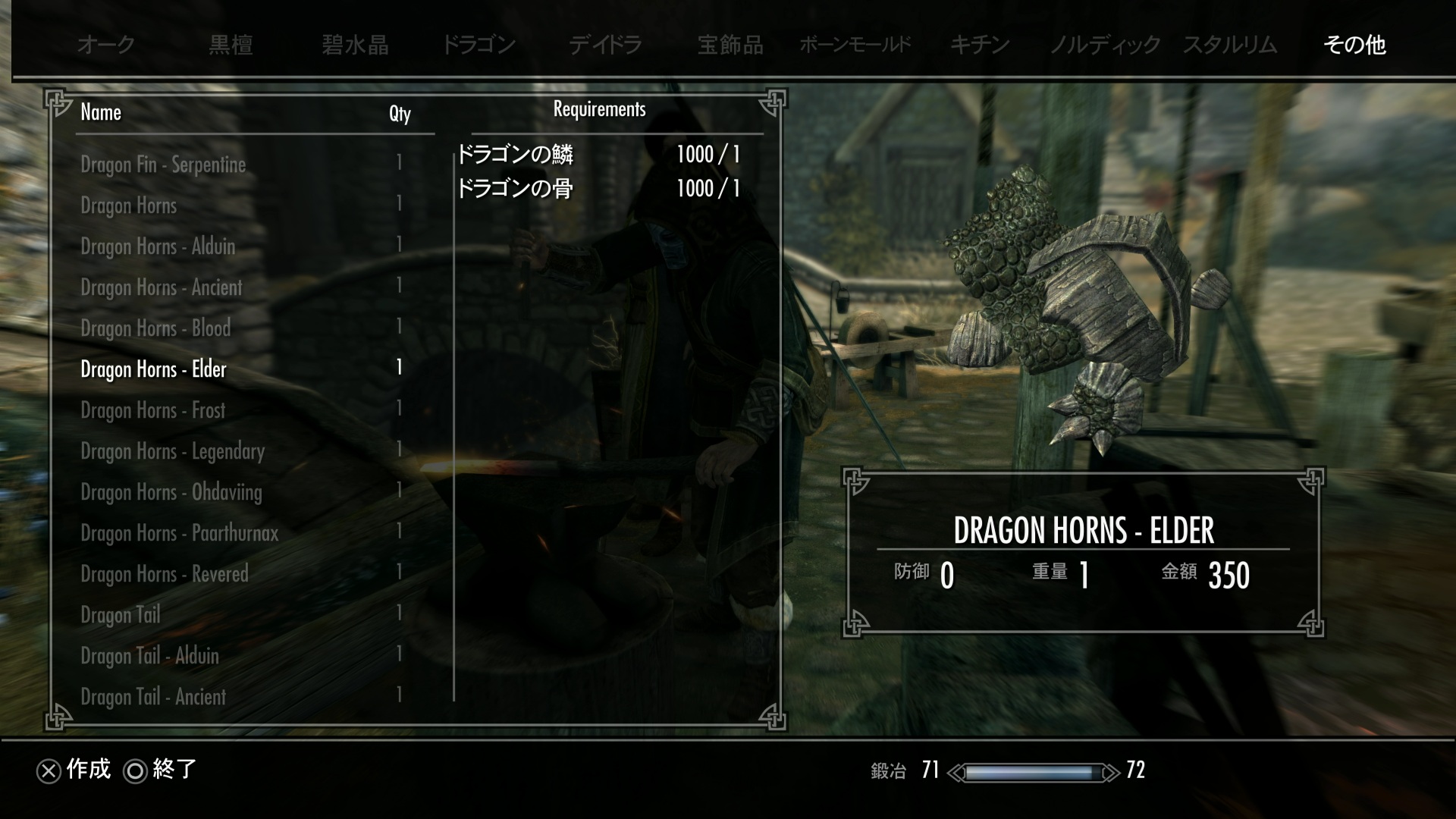Select Dragon Horns - Frost recipe

(153, 410)
